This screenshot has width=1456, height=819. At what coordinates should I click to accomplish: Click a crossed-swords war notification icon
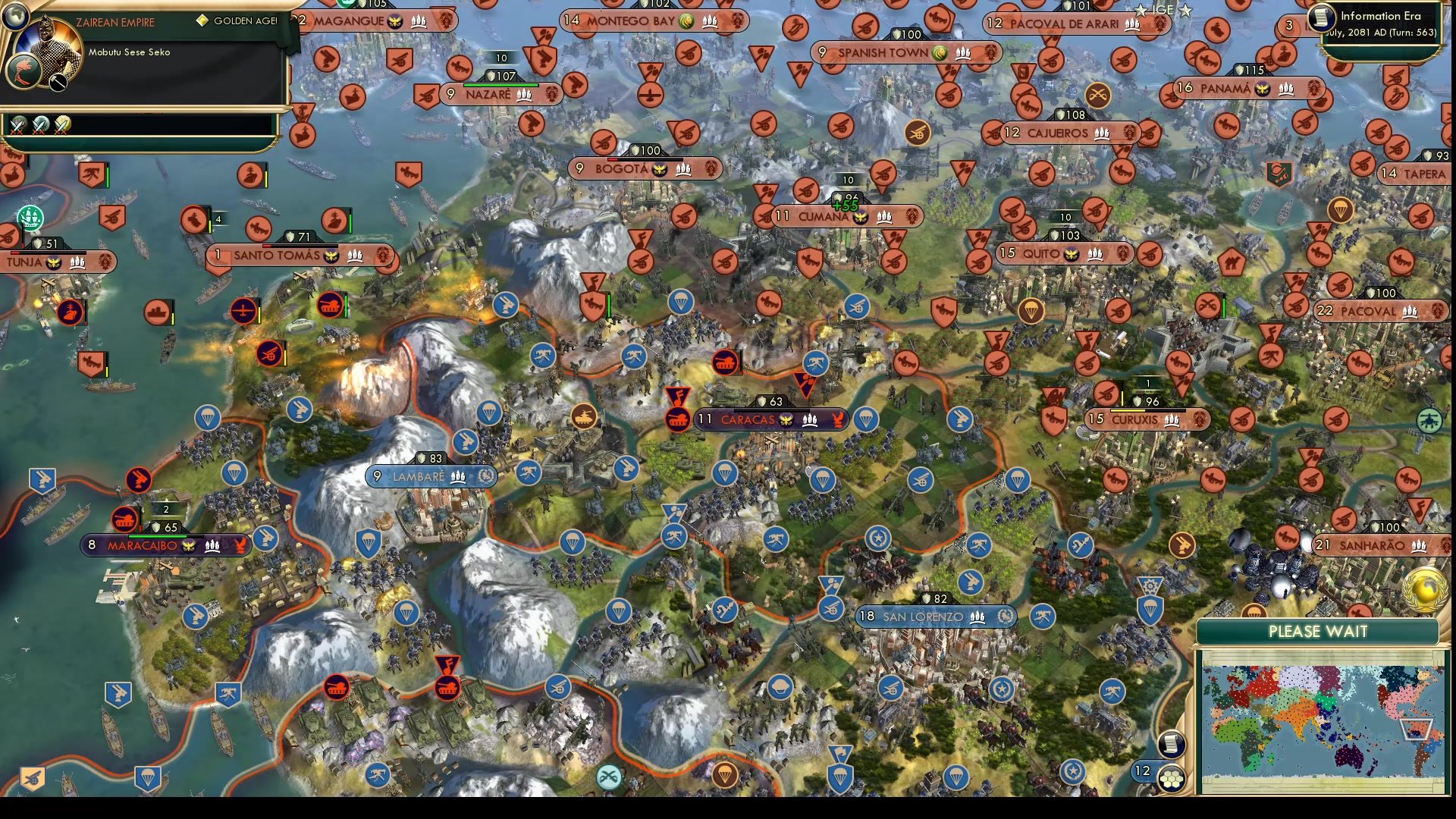point(16,126)
